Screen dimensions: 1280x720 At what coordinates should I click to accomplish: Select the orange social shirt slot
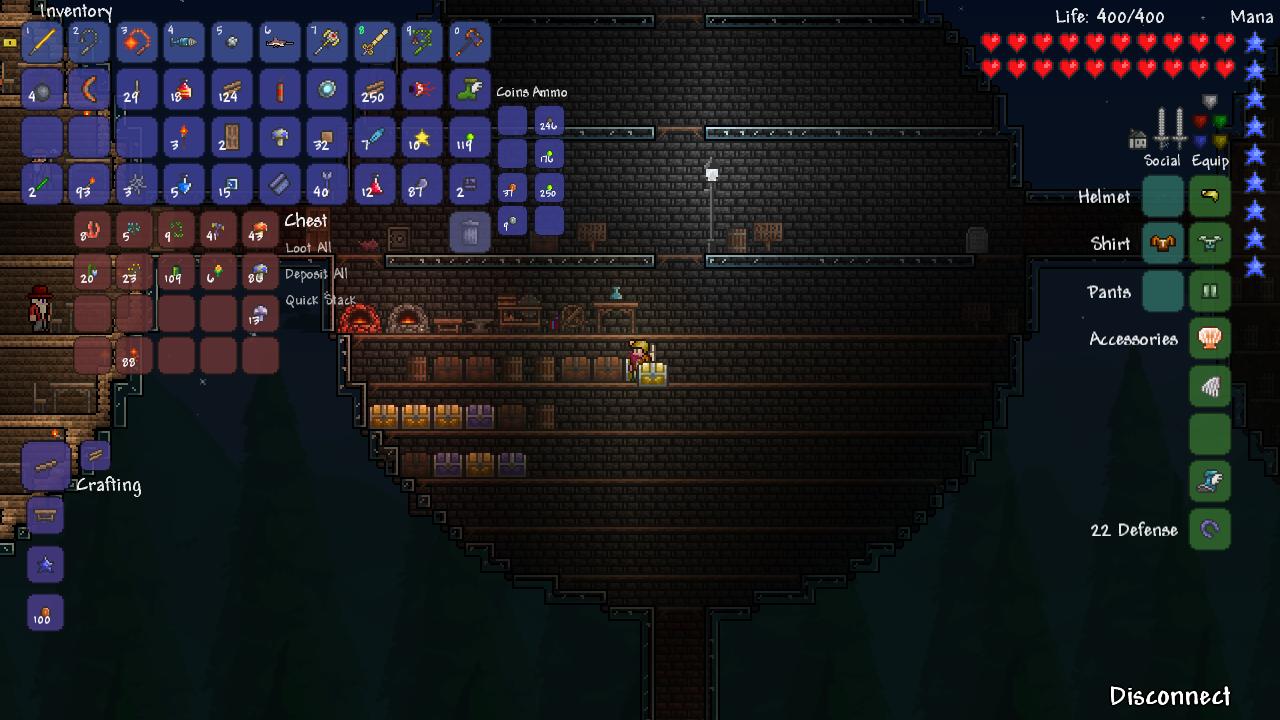(x=1163, y=244)
